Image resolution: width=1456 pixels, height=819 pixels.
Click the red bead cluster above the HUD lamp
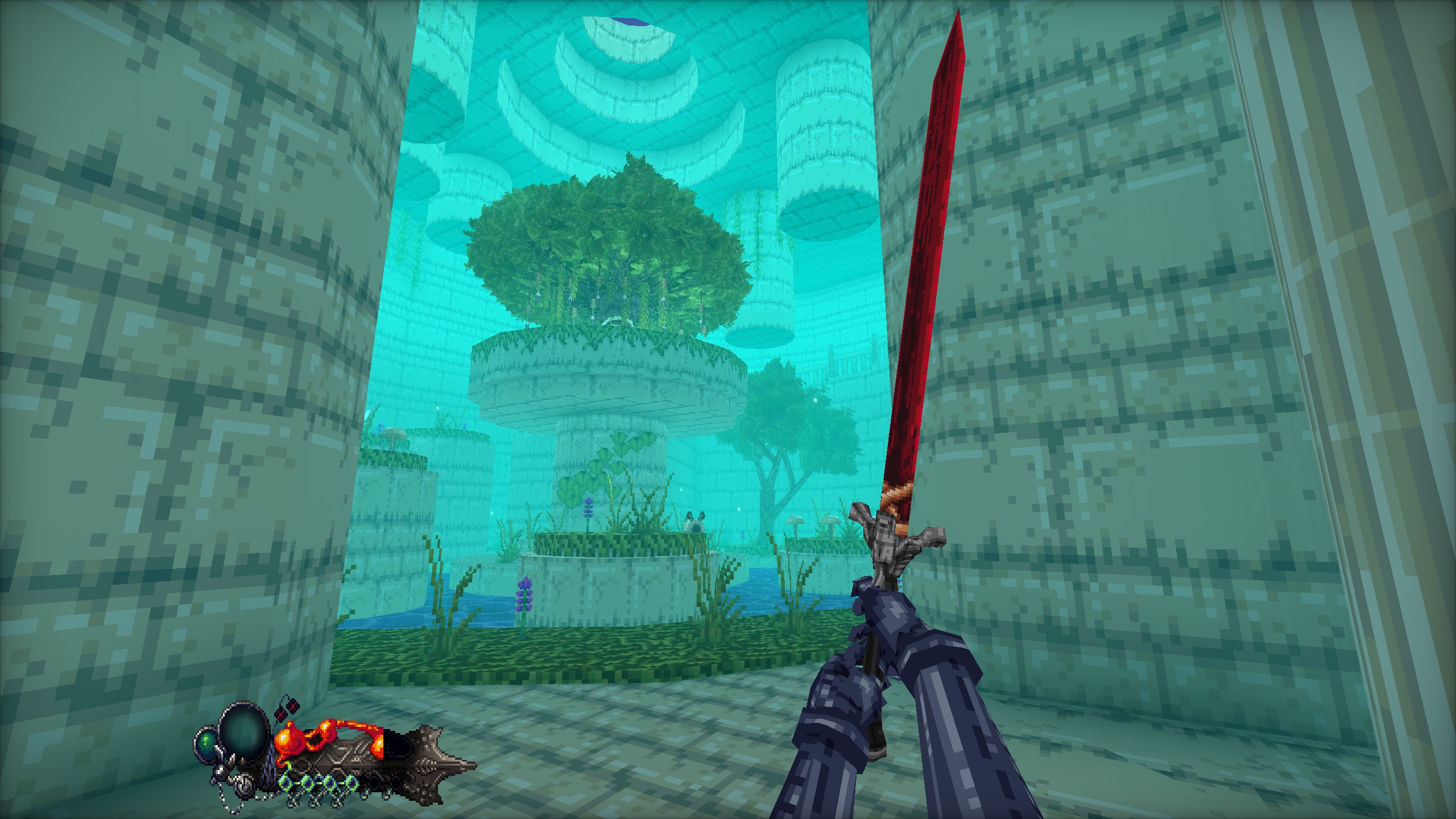286,710
